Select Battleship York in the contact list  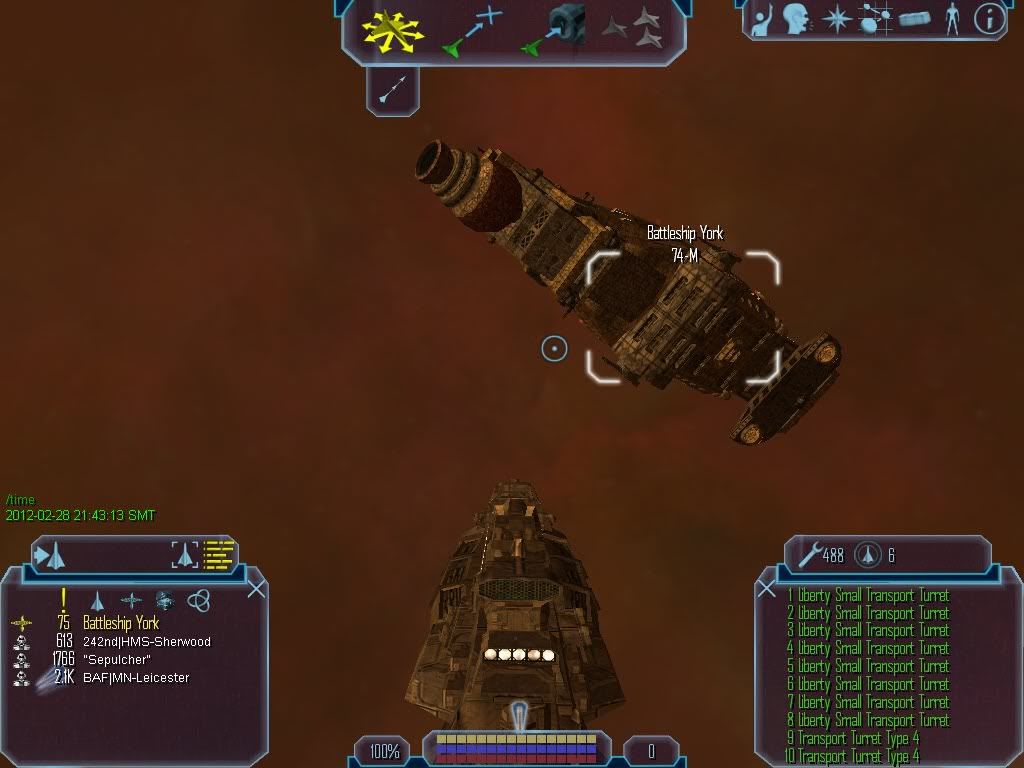(121, 624)
